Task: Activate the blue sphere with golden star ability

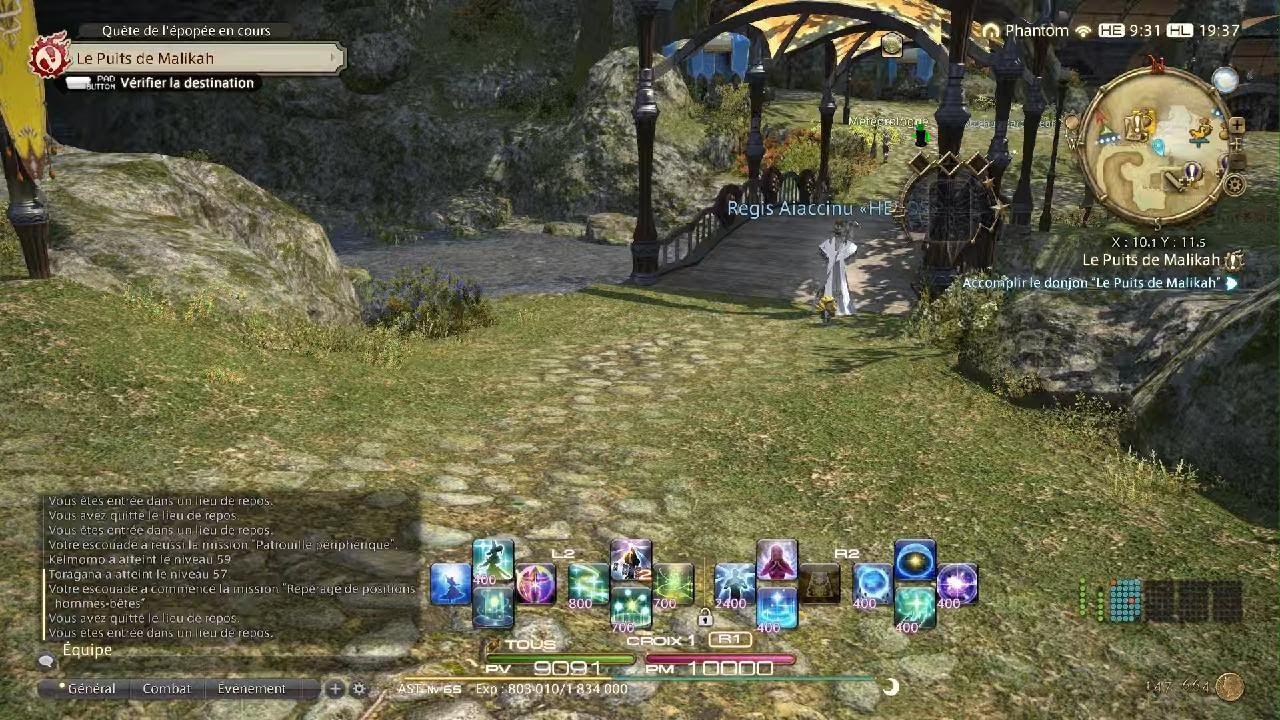Action: pos(914,561)
